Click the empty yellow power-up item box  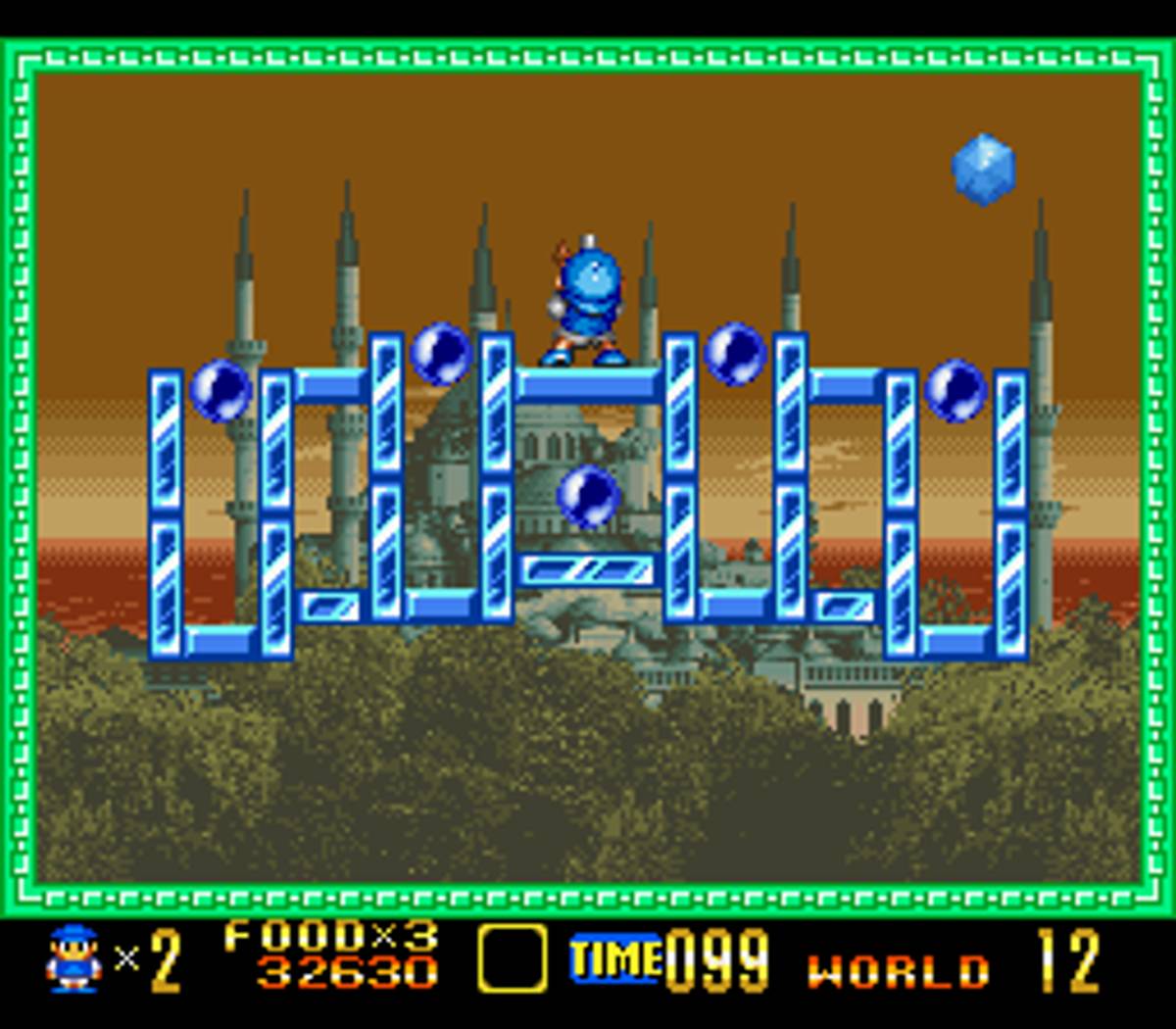click(x=512, y=958)
